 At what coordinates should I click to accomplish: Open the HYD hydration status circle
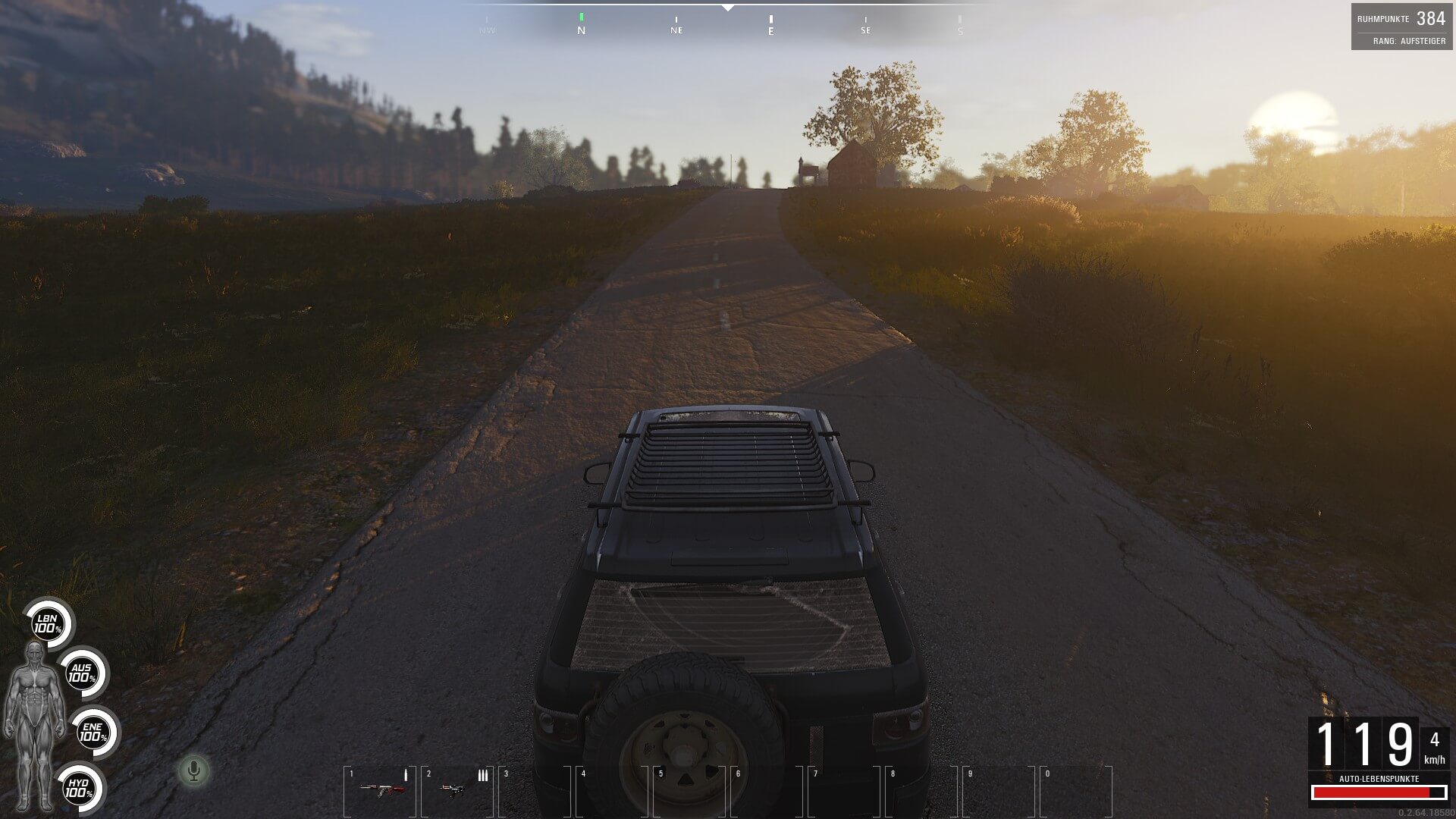click(78, 789)
